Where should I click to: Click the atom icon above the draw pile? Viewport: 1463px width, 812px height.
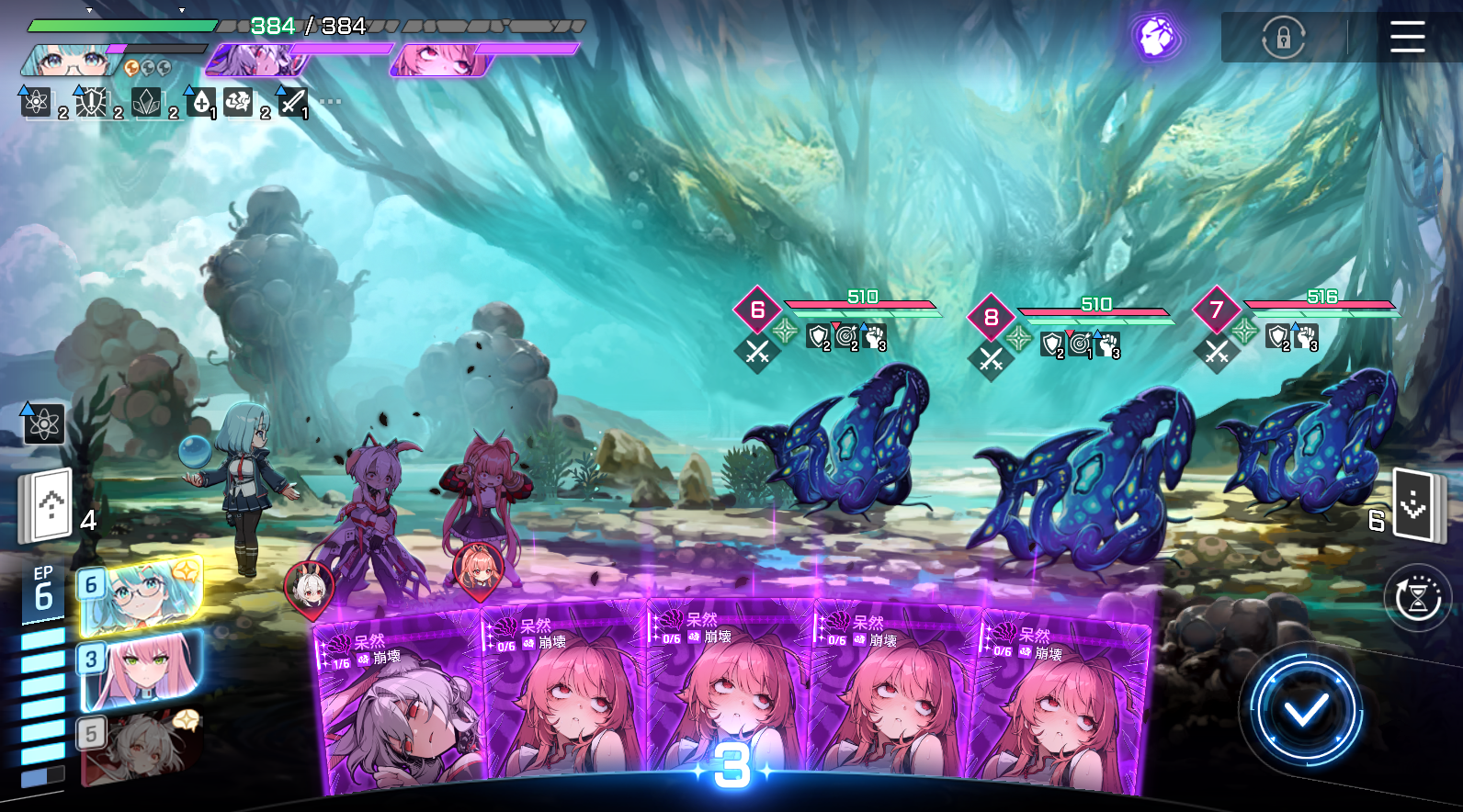tap(43, 423)
